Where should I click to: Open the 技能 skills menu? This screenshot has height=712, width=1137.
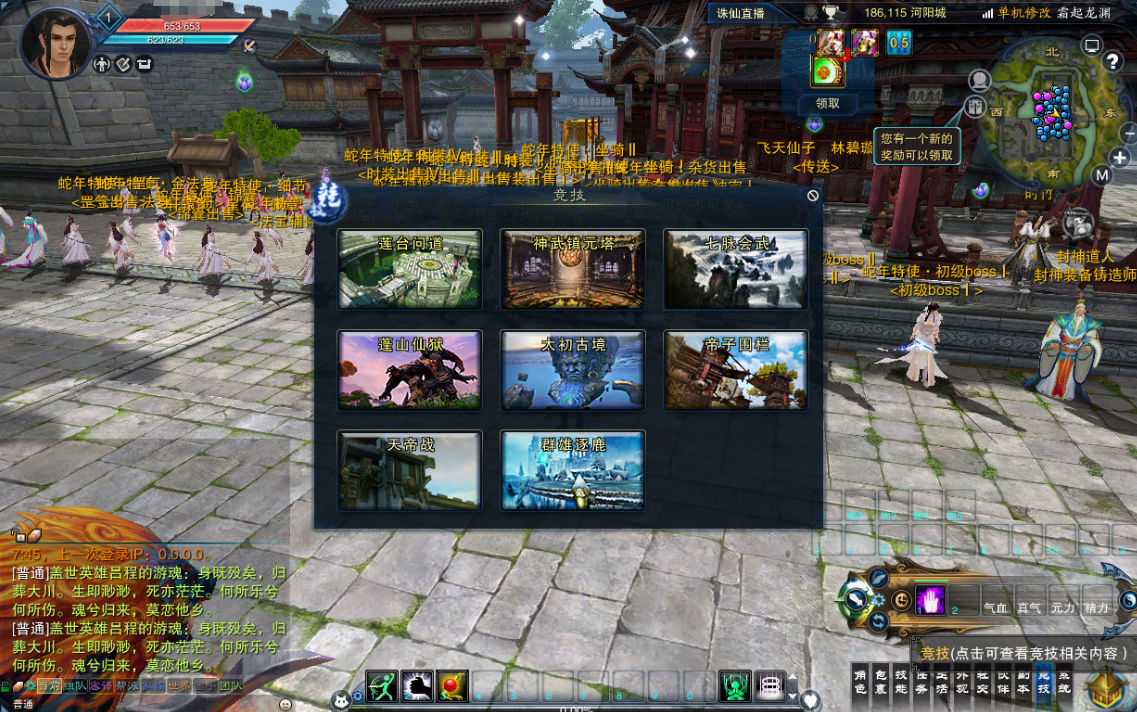pos(901,682)
